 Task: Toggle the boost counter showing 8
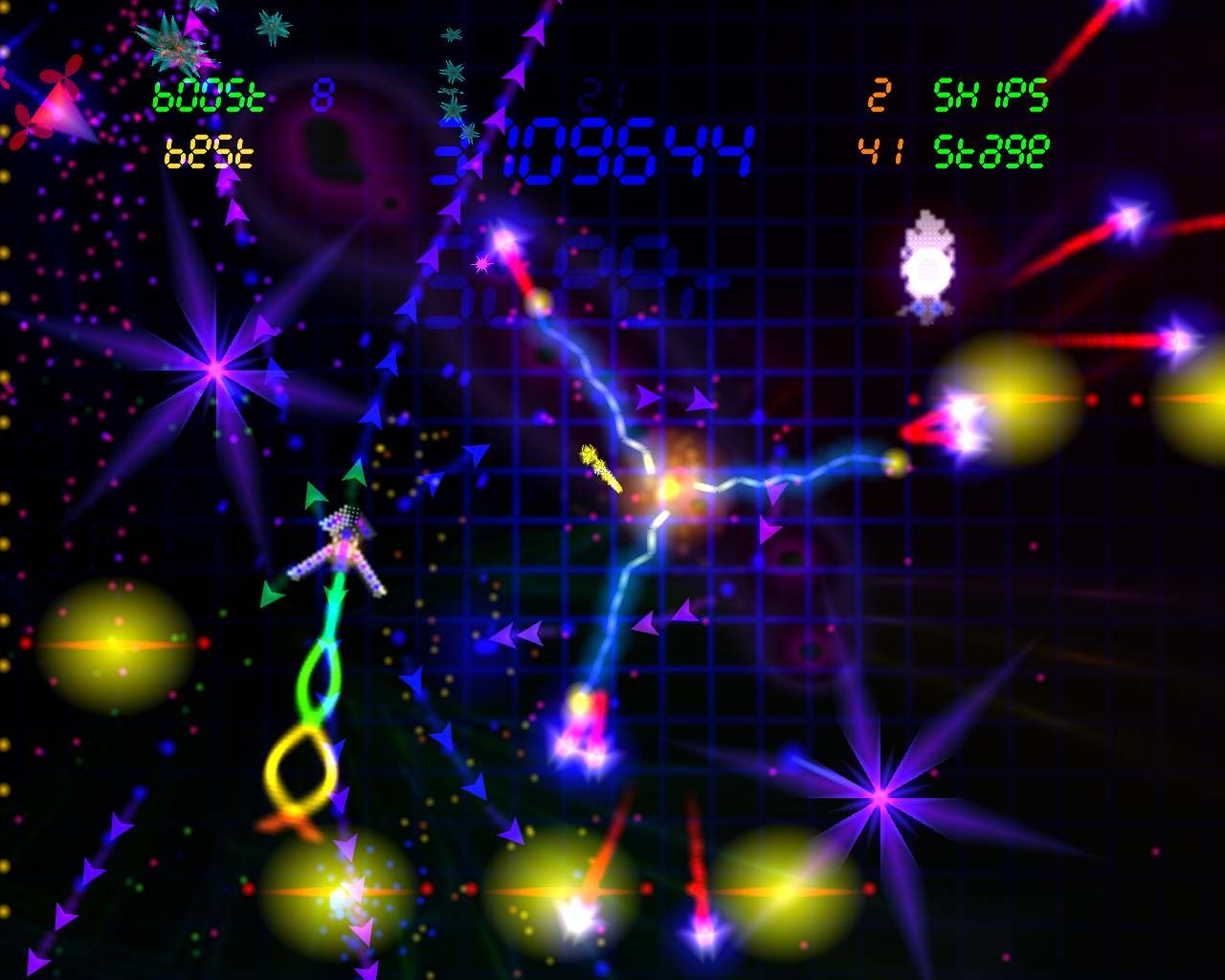pyautogui.click(x=323, y=94)
